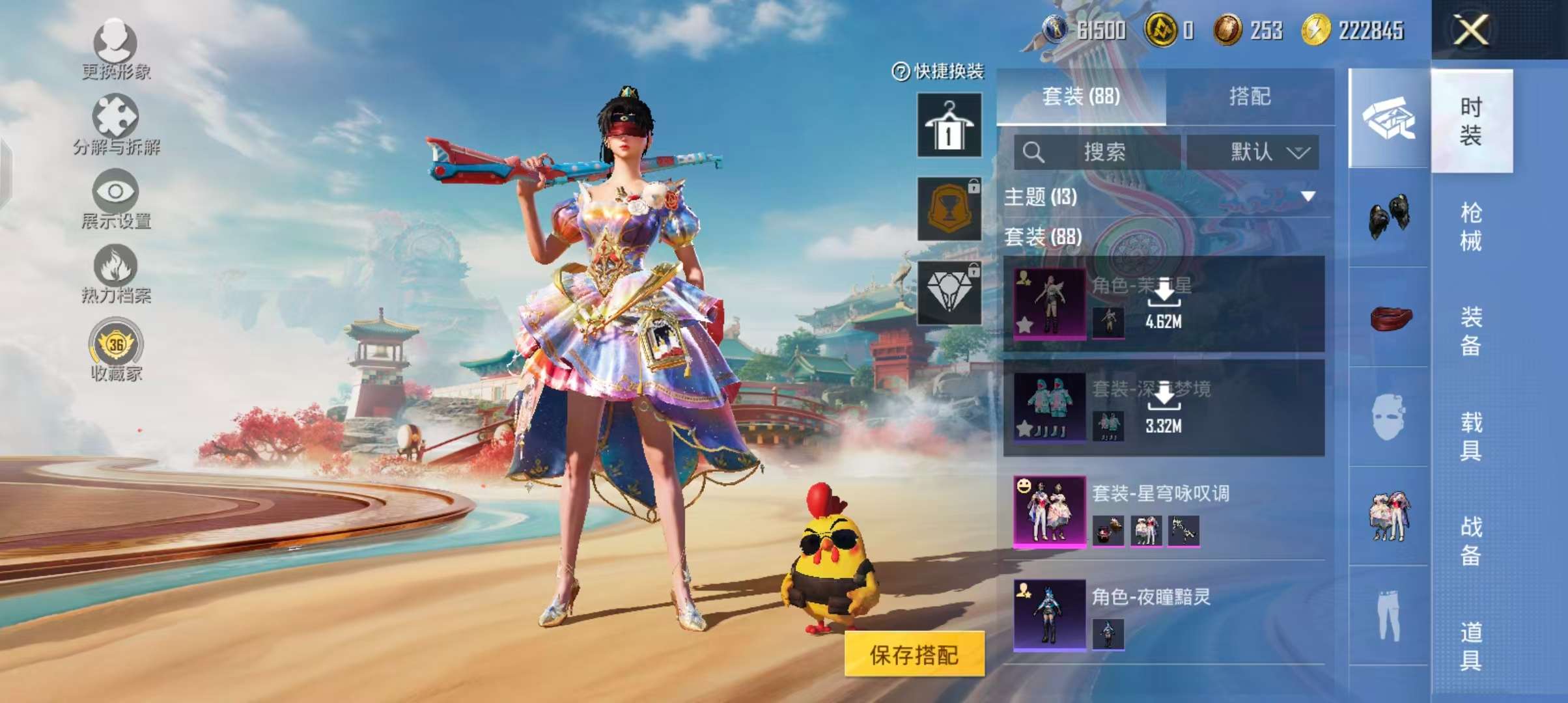Expand the 默认 sort dropdown
Screen dimensions: 1568x703
point(1253,152)
